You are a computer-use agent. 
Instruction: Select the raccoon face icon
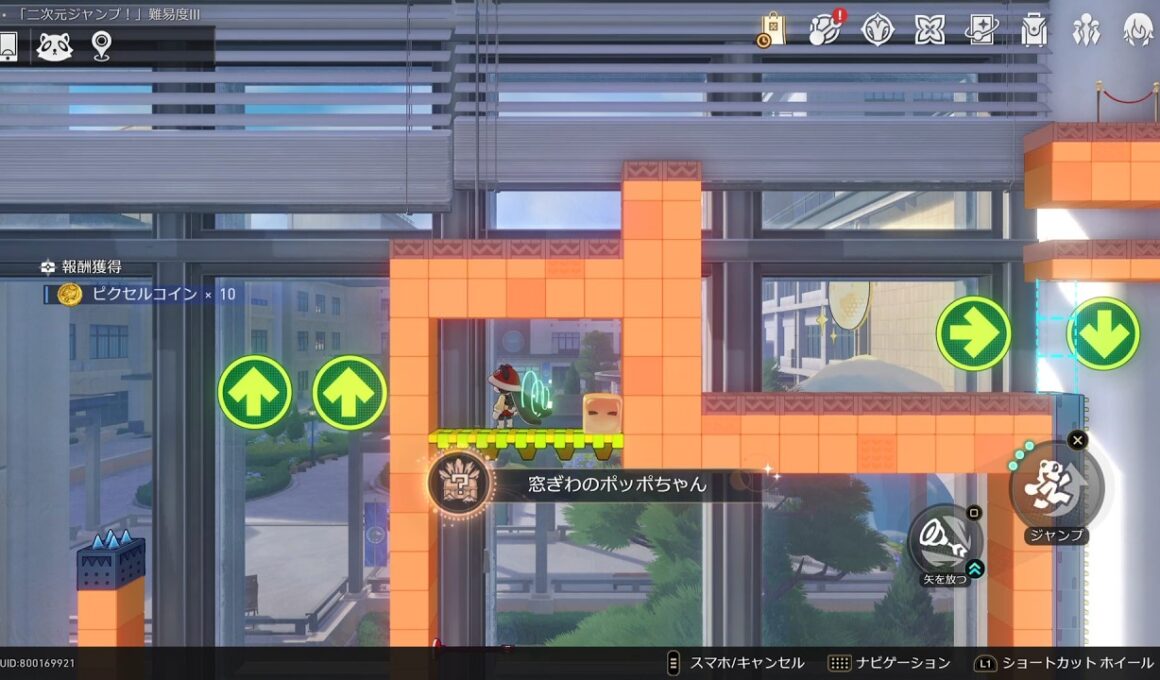(54, 46)
